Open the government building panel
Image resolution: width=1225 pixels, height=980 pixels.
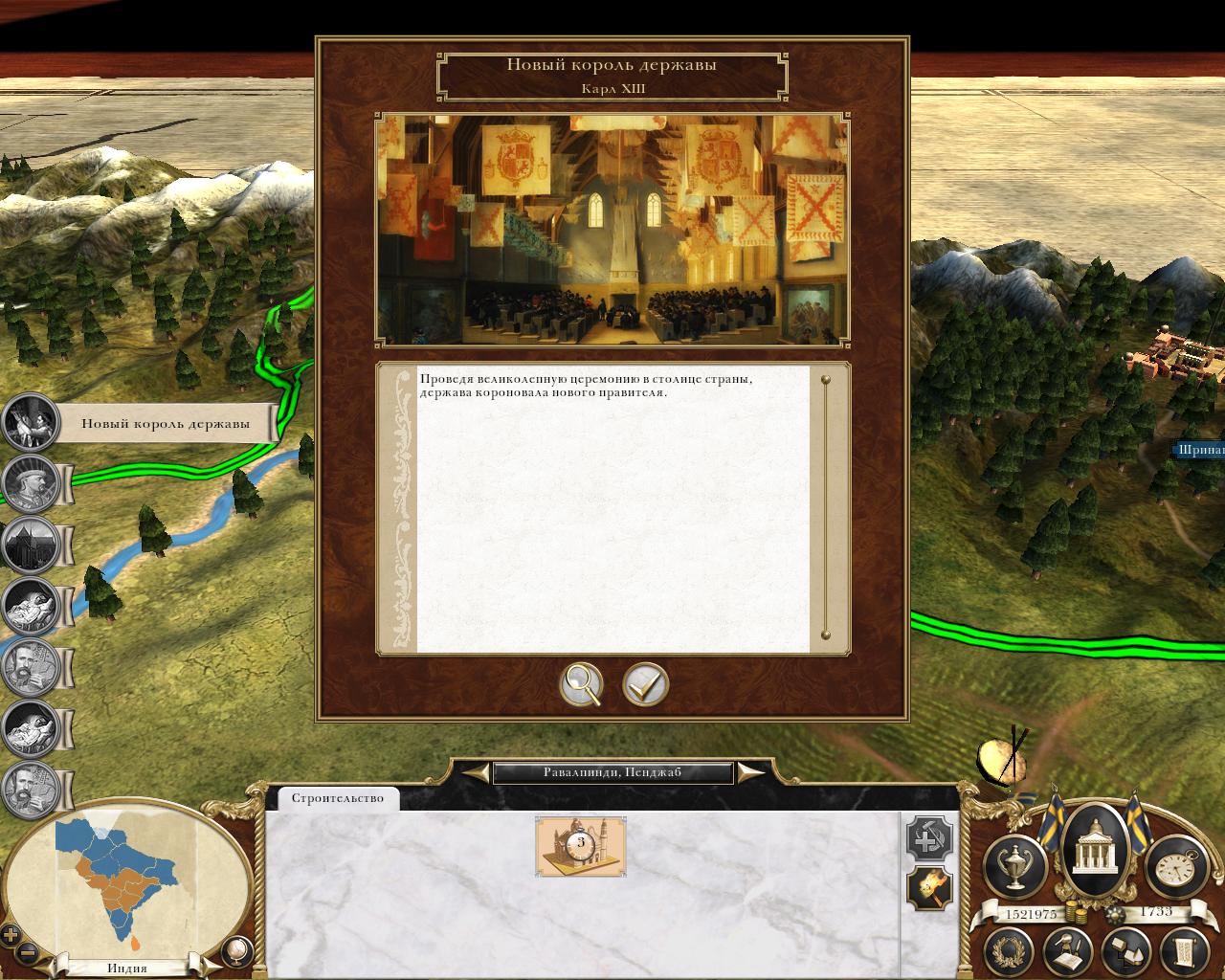point(1095,852)
